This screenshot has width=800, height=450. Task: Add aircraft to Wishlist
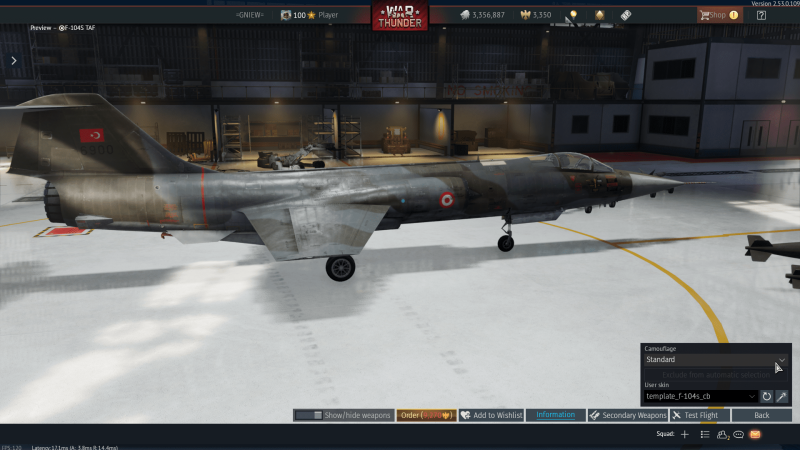(491, 415)
